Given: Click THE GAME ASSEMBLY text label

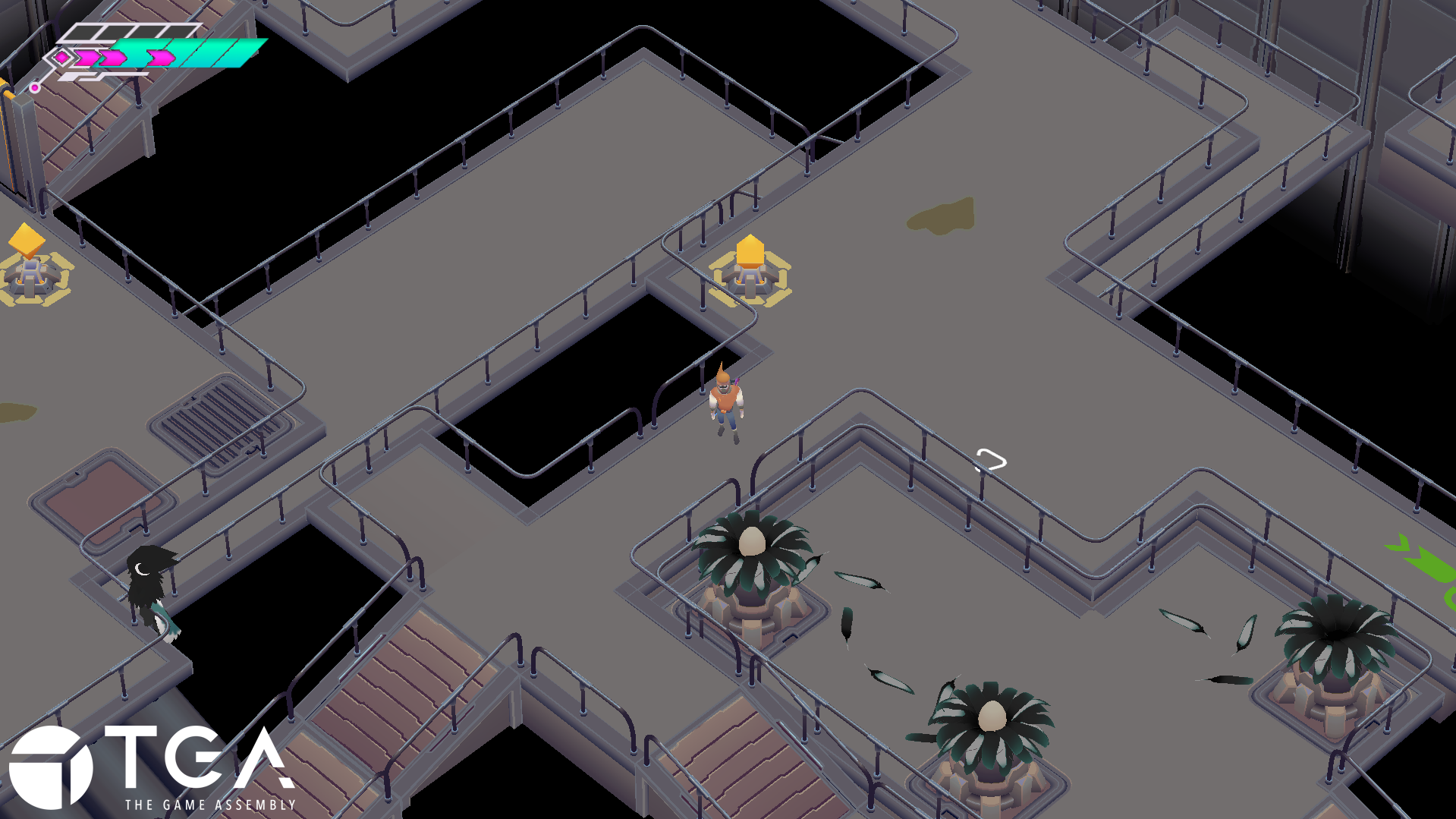Looking at the screenshot, I should point(211,803).
